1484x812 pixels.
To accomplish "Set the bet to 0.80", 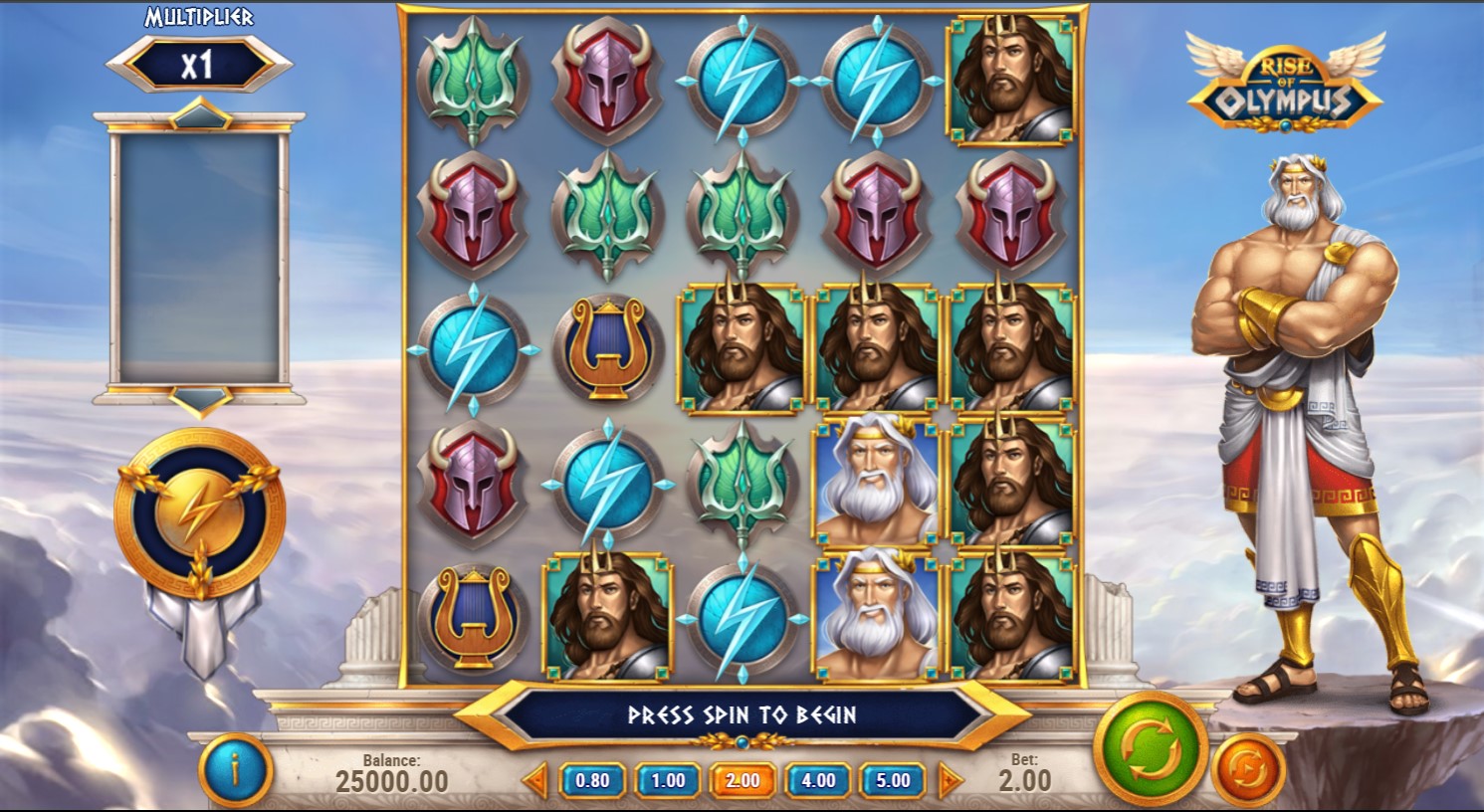I will [x=592, y=781].
